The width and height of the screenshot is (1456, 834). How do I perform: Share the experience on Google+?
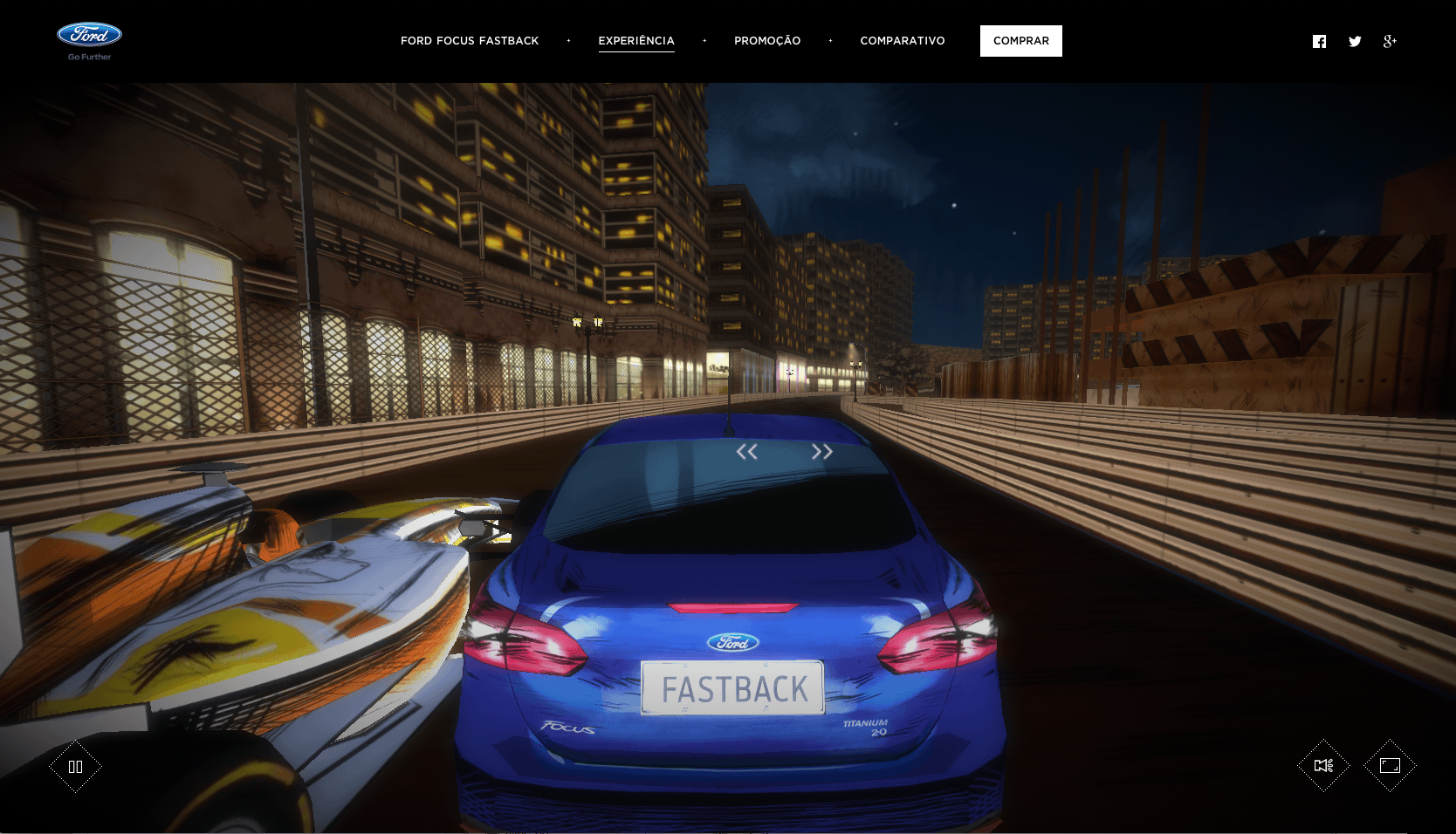[1391, 41]
